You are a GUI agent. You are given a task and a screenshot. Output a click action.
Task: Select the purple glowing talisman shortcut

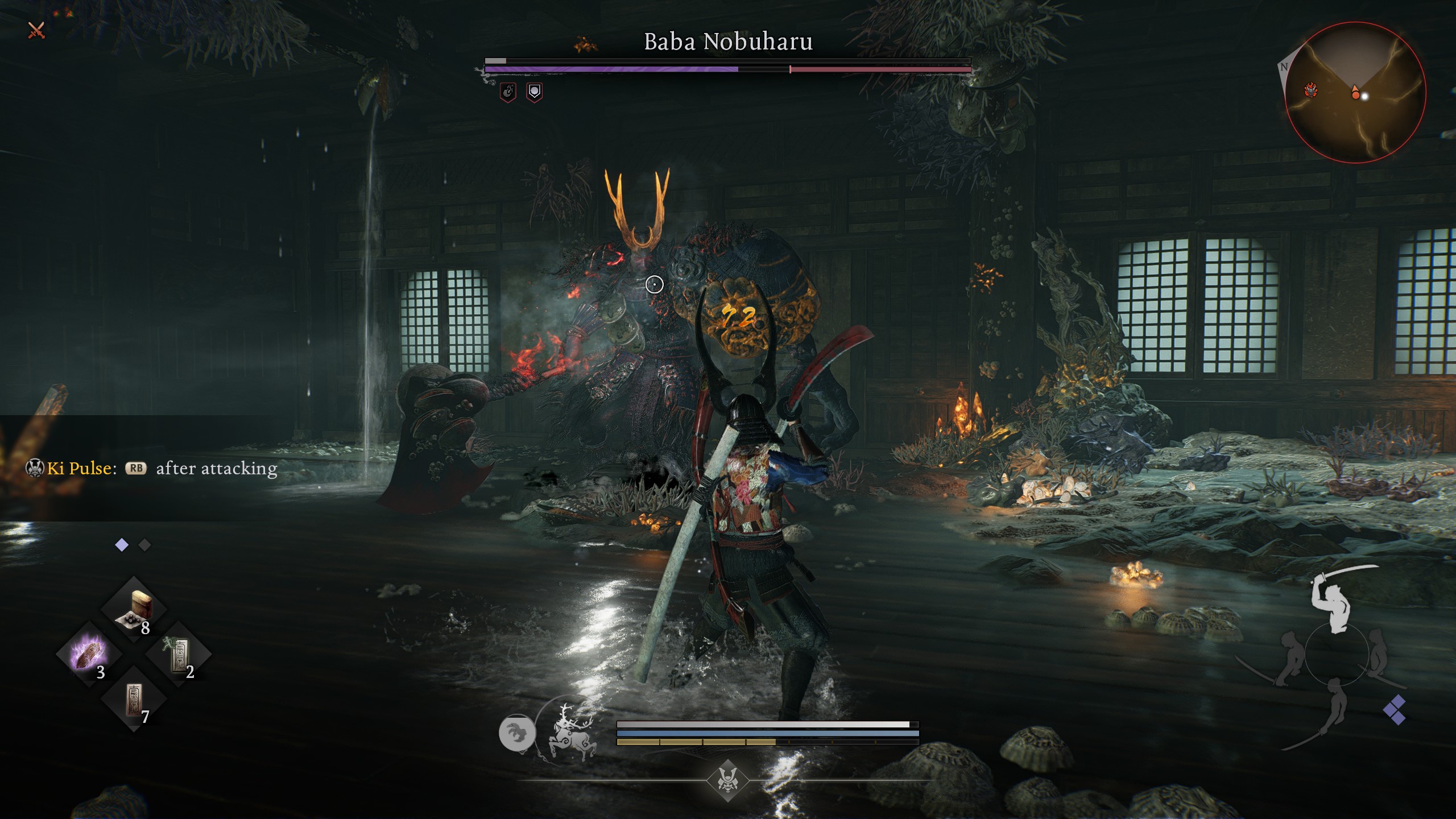point(89,653)
